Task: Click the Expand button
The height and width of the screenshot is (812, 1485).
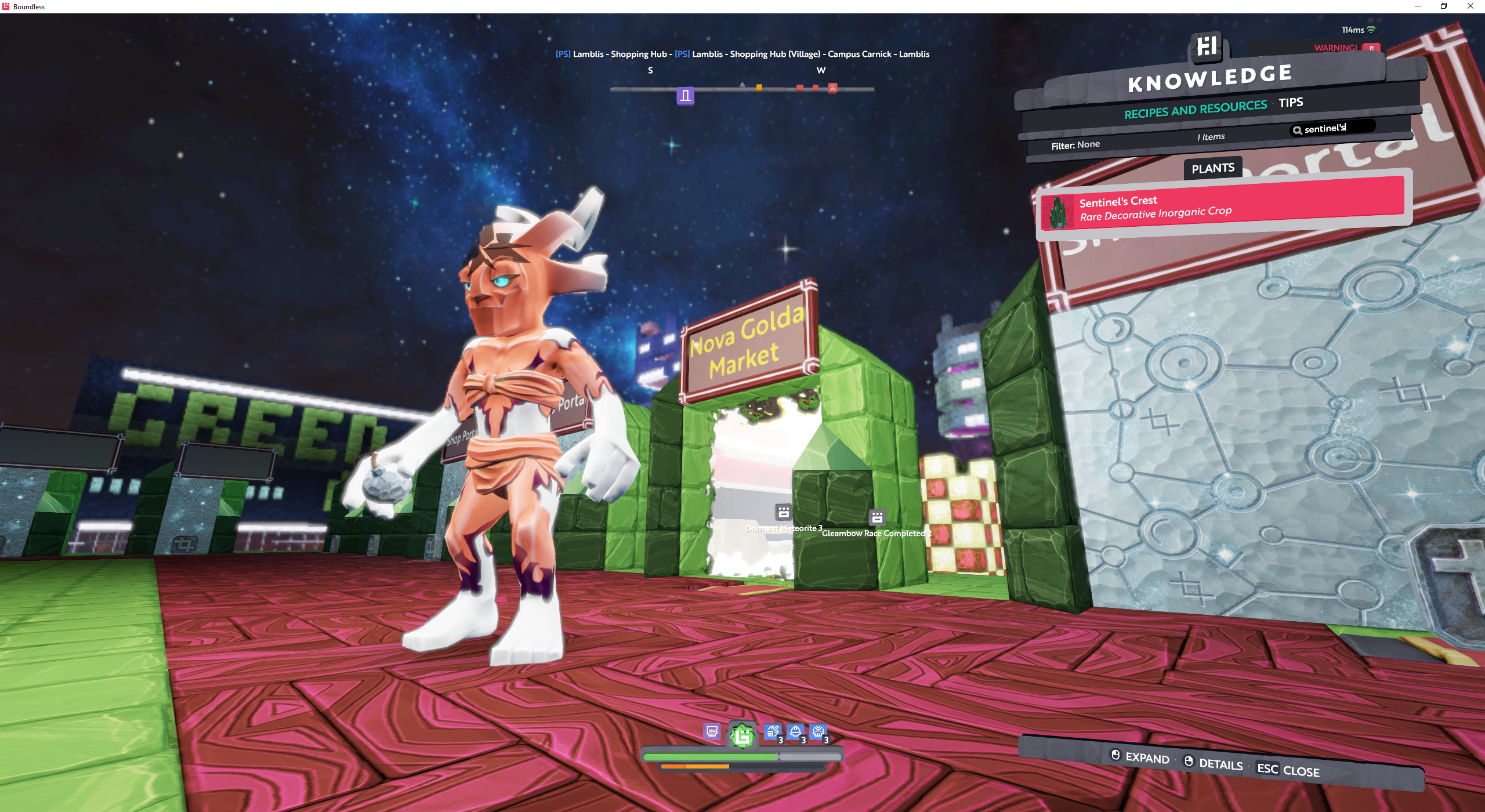Action: [1140, 757]
